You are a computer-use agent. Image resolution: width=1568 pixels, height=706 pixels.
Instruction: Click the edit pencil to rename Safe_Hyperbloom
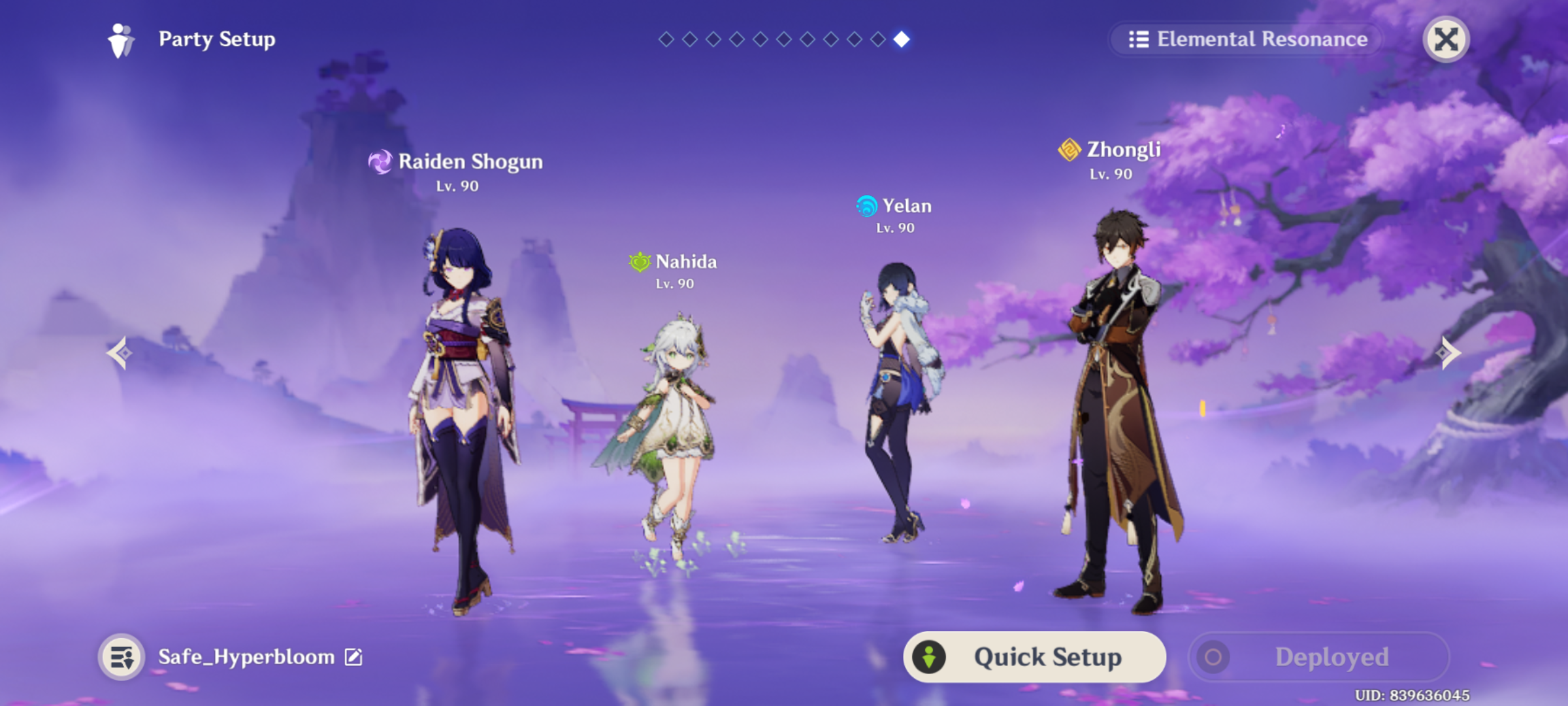click(x=353, y=658)
